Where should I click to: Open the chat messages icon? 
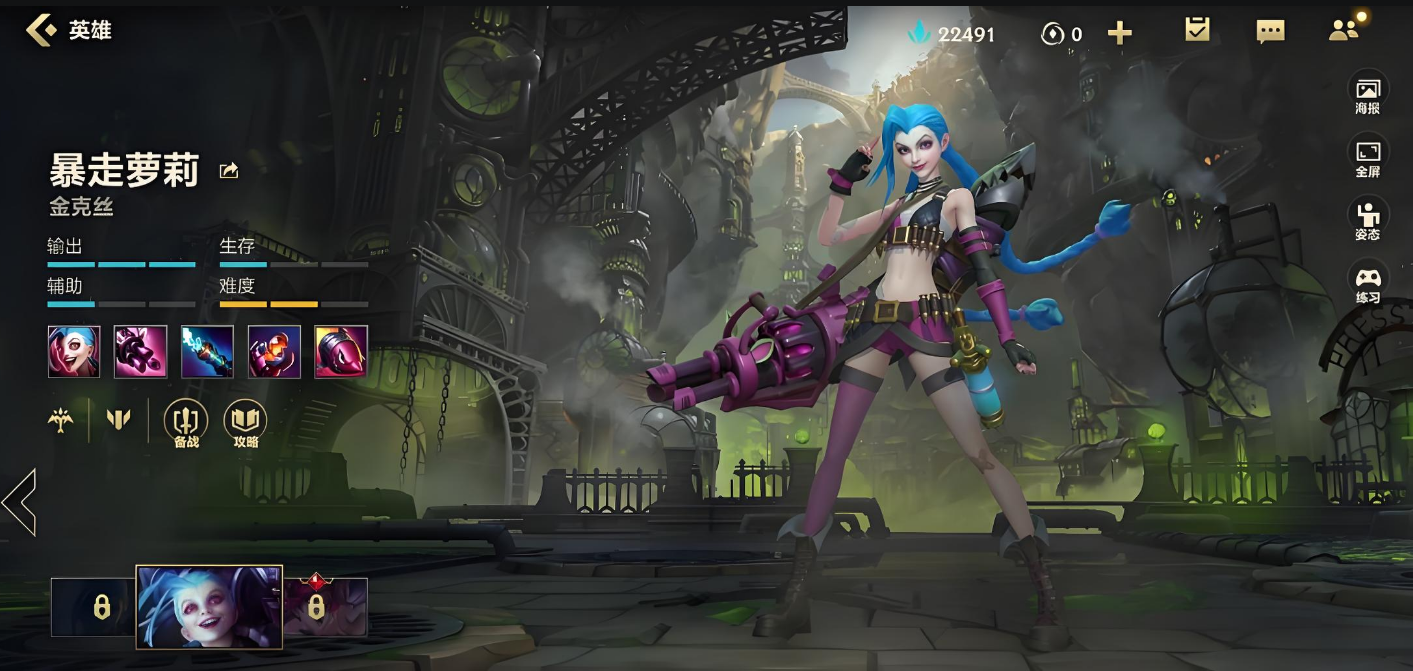1270,32
